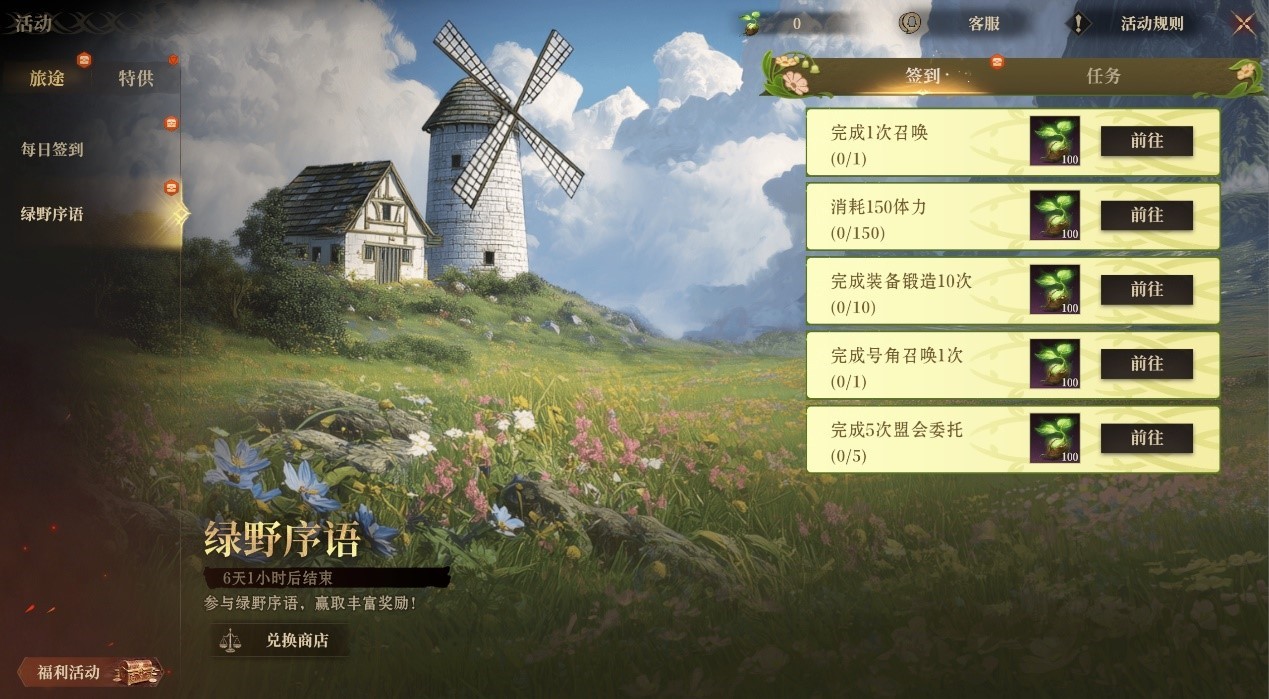This screenshot has width=1269, height=699.
Task: View the 活动规则 event rules
Action: 1150,24
